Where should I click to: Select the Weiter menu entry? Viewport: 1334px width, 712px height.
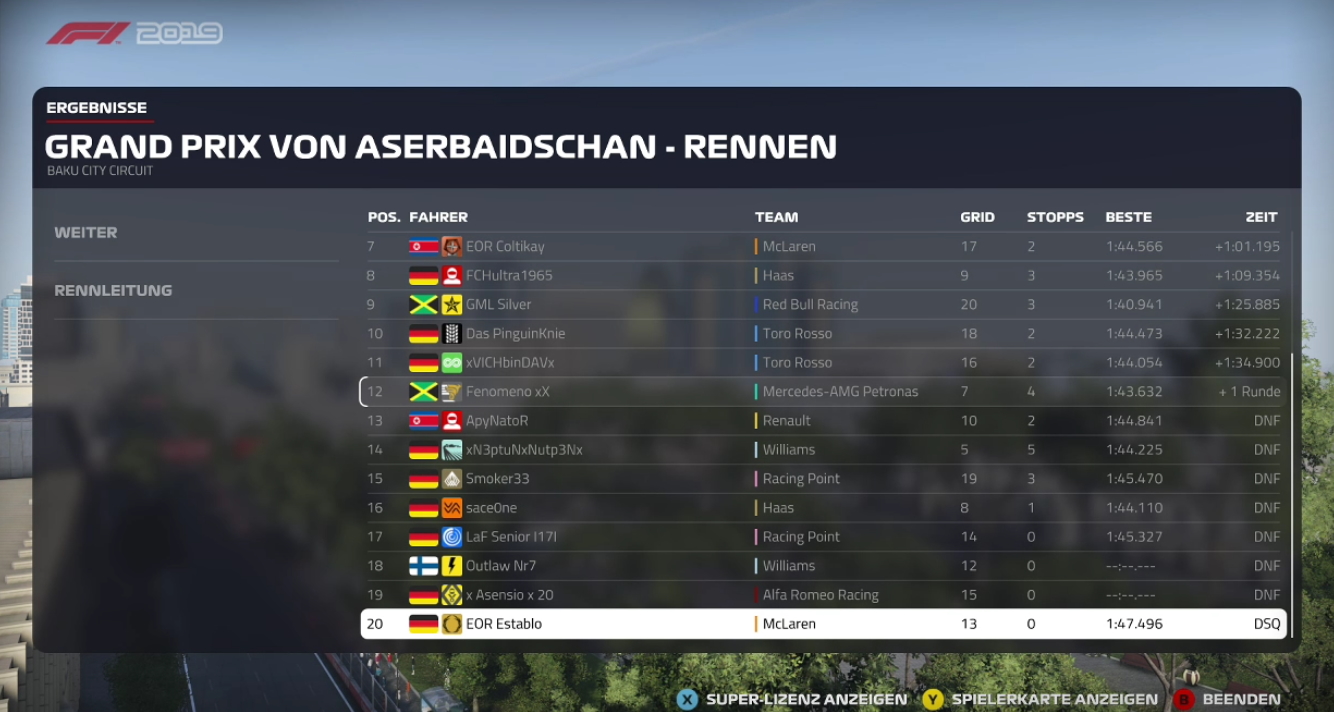pos(86,233)
